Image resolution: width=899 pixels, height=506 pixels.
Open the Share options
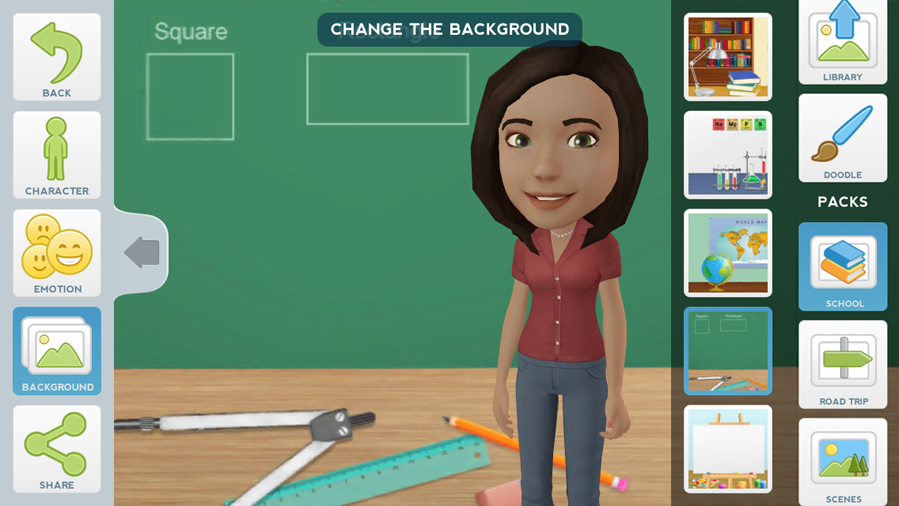(57, 449)
